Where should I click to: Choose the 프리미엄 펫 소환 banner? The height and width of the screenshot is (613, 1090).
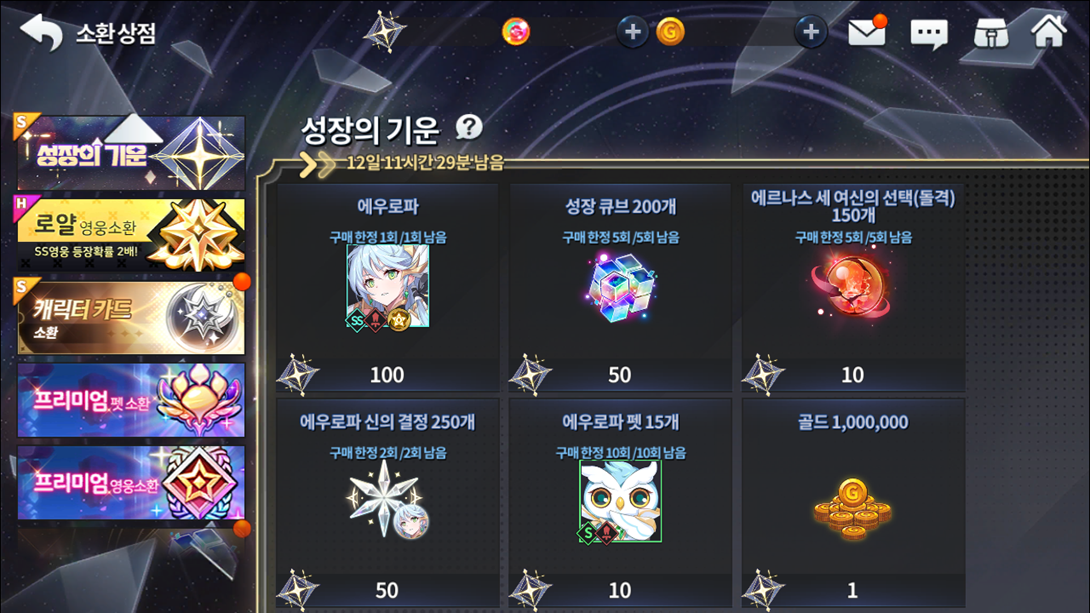(x=131, y=400)
